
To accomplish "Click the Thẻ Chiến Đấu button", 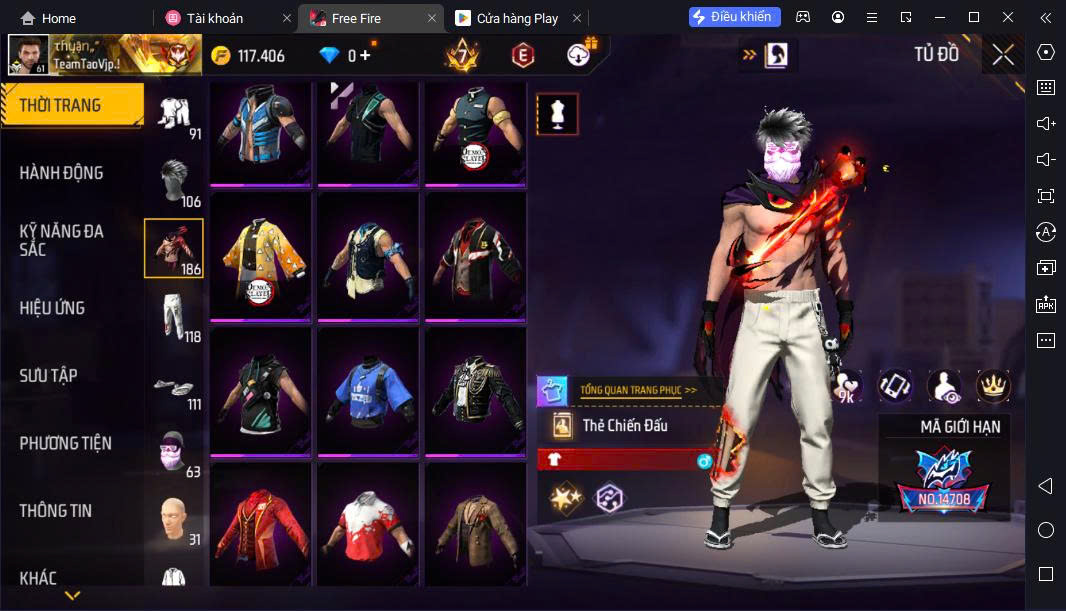I will [624, 426].
